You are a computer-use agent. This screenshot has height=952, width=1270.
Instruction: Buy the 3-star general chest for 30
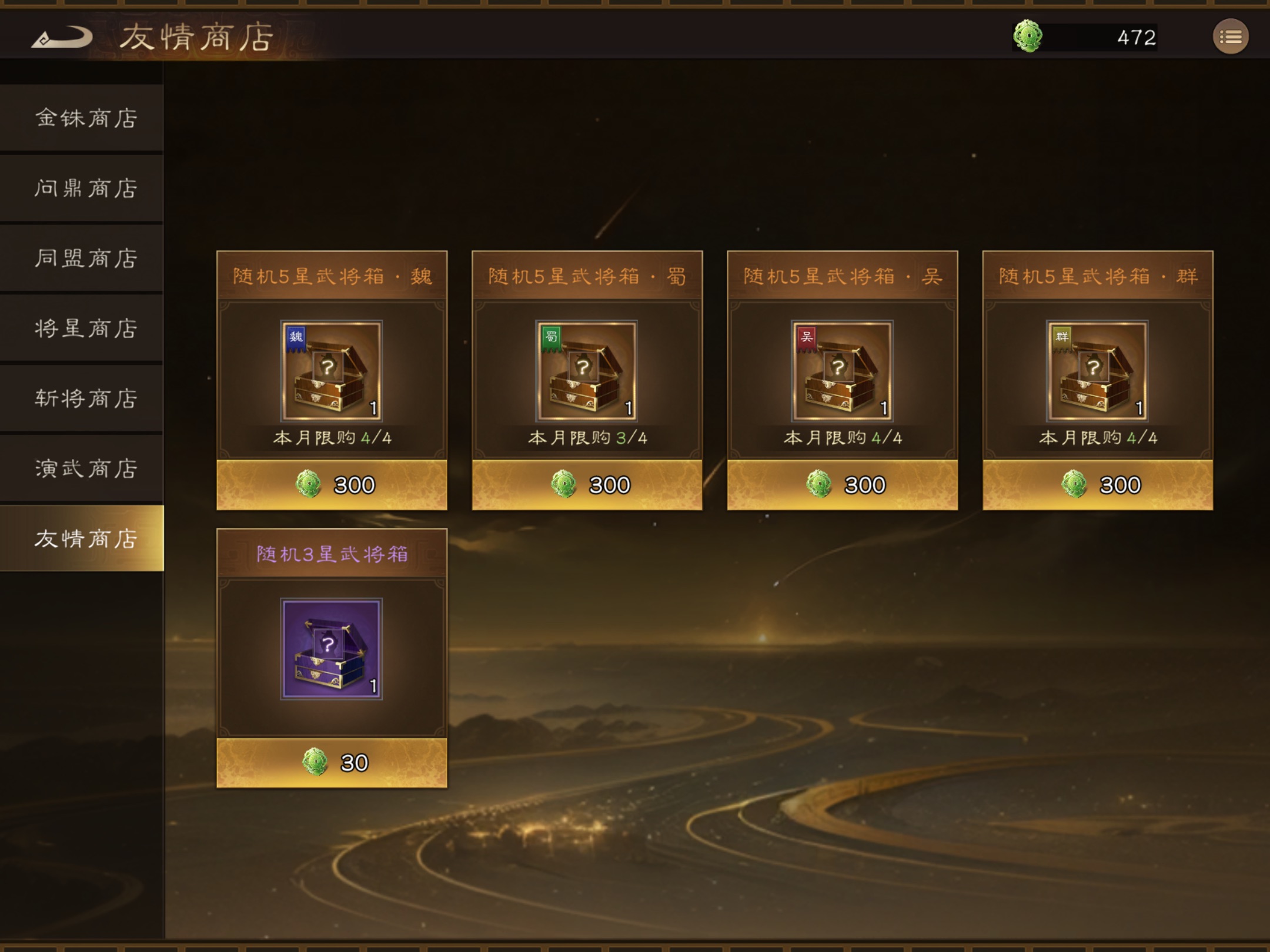(332, 763)
